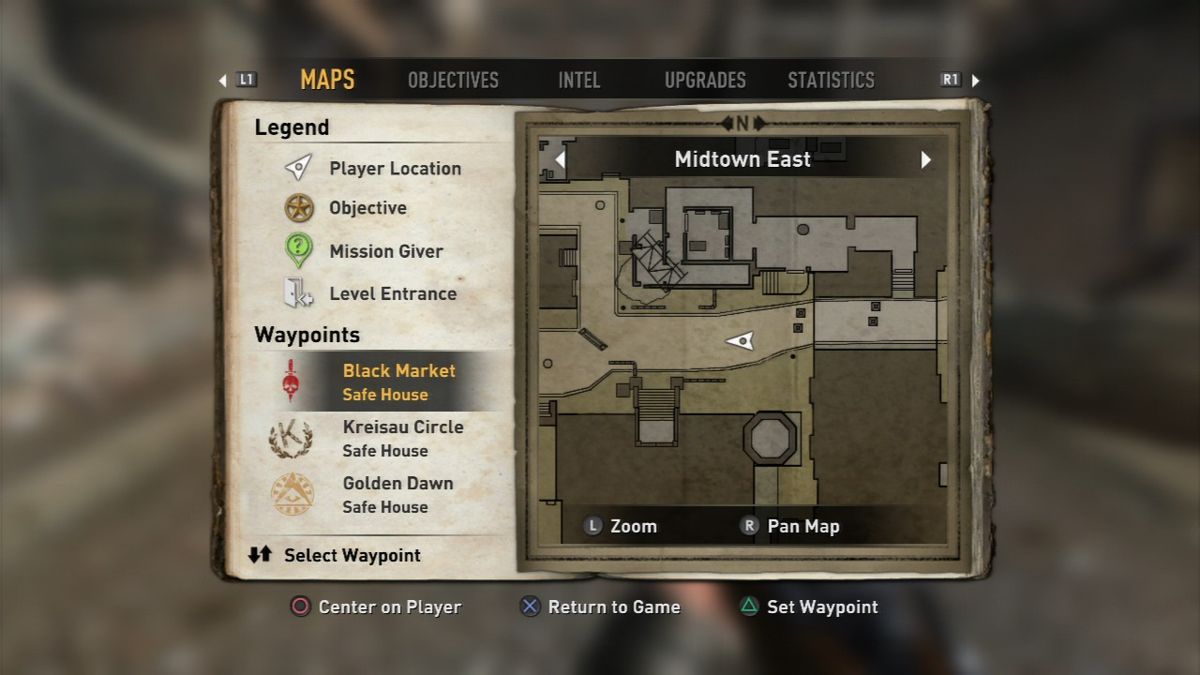Switch to the Intel tab
The image size is (1200, 675).
(x=580, y=80)
